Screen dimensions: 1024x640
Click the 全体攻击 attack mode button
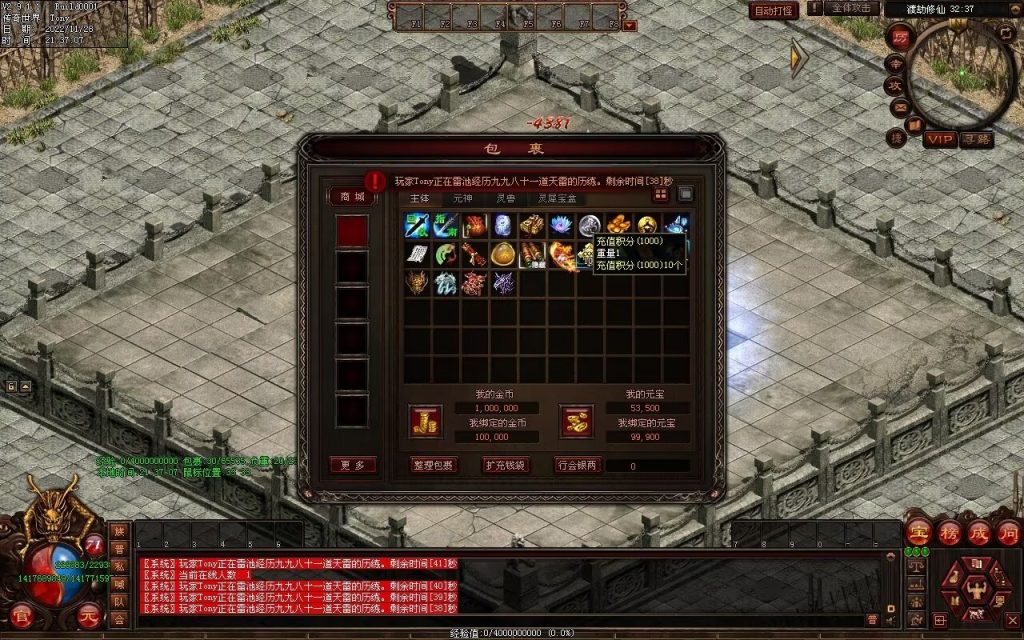851,9
